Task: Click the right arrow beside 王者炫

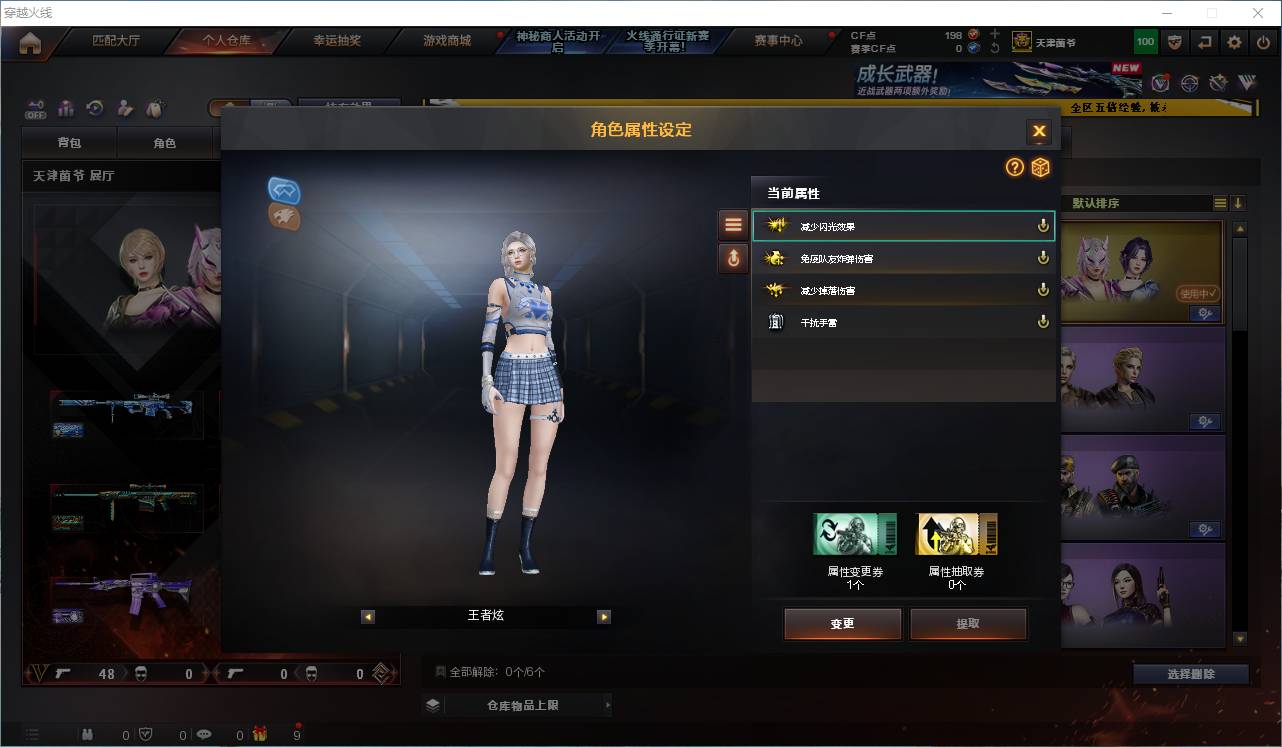Action: click(604, 616)
